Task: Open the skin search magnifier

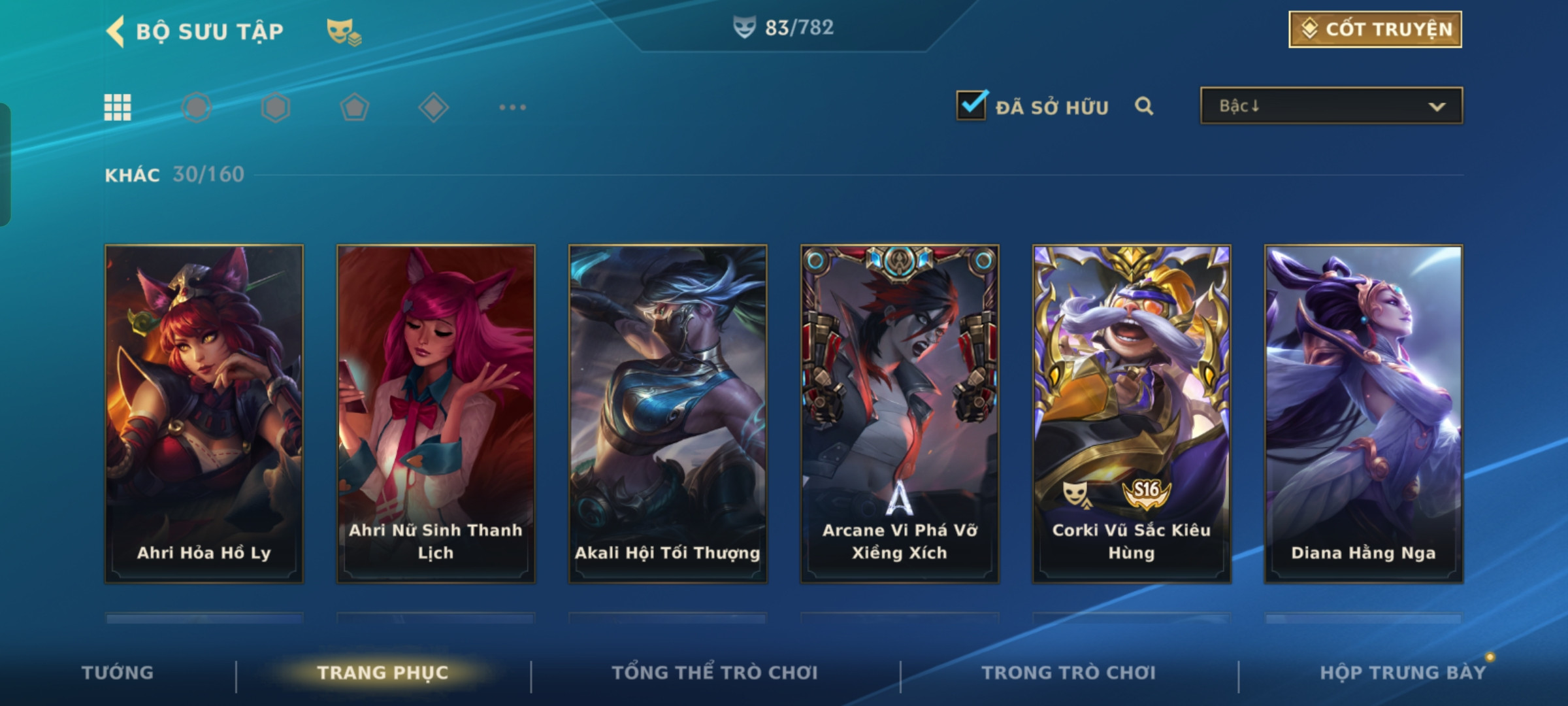Action: pyautogui.click(x=1143, y=106)
